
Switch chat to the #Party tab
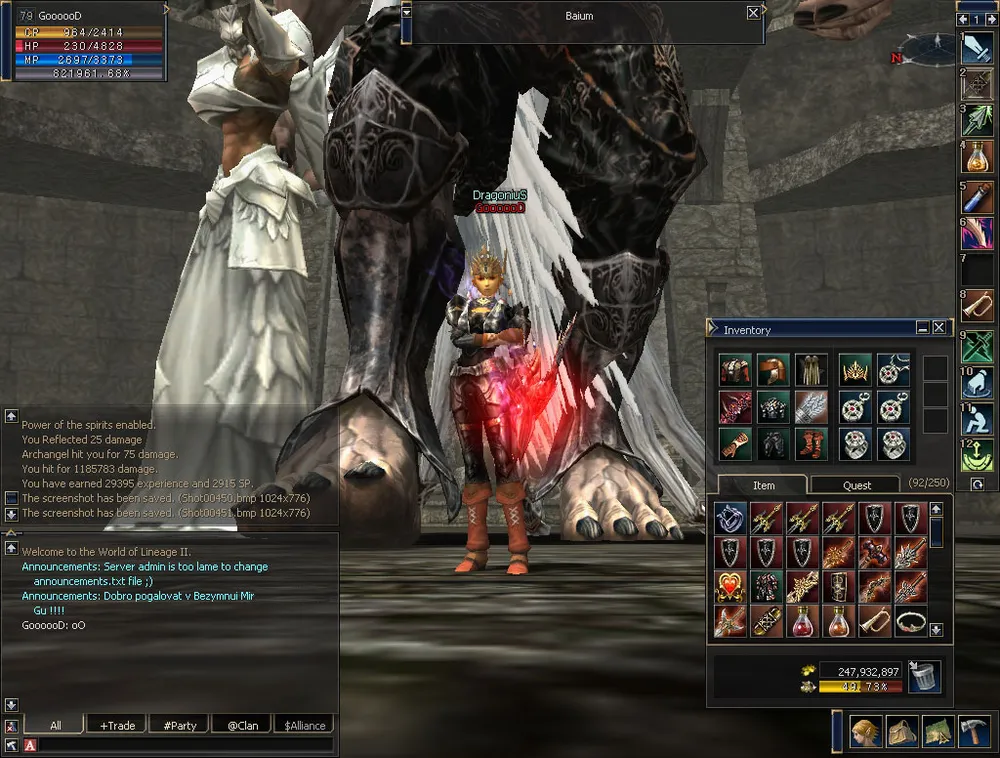point(180,725)
